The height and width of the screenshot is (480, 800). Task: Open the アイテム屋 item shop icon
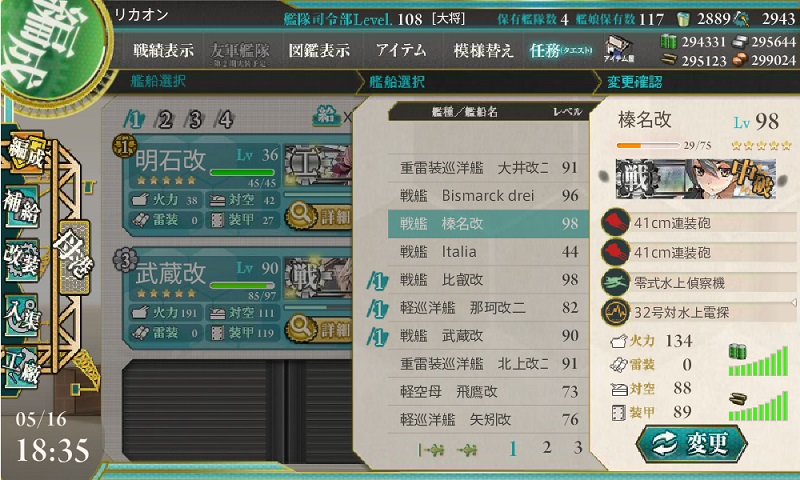point(616,50)
